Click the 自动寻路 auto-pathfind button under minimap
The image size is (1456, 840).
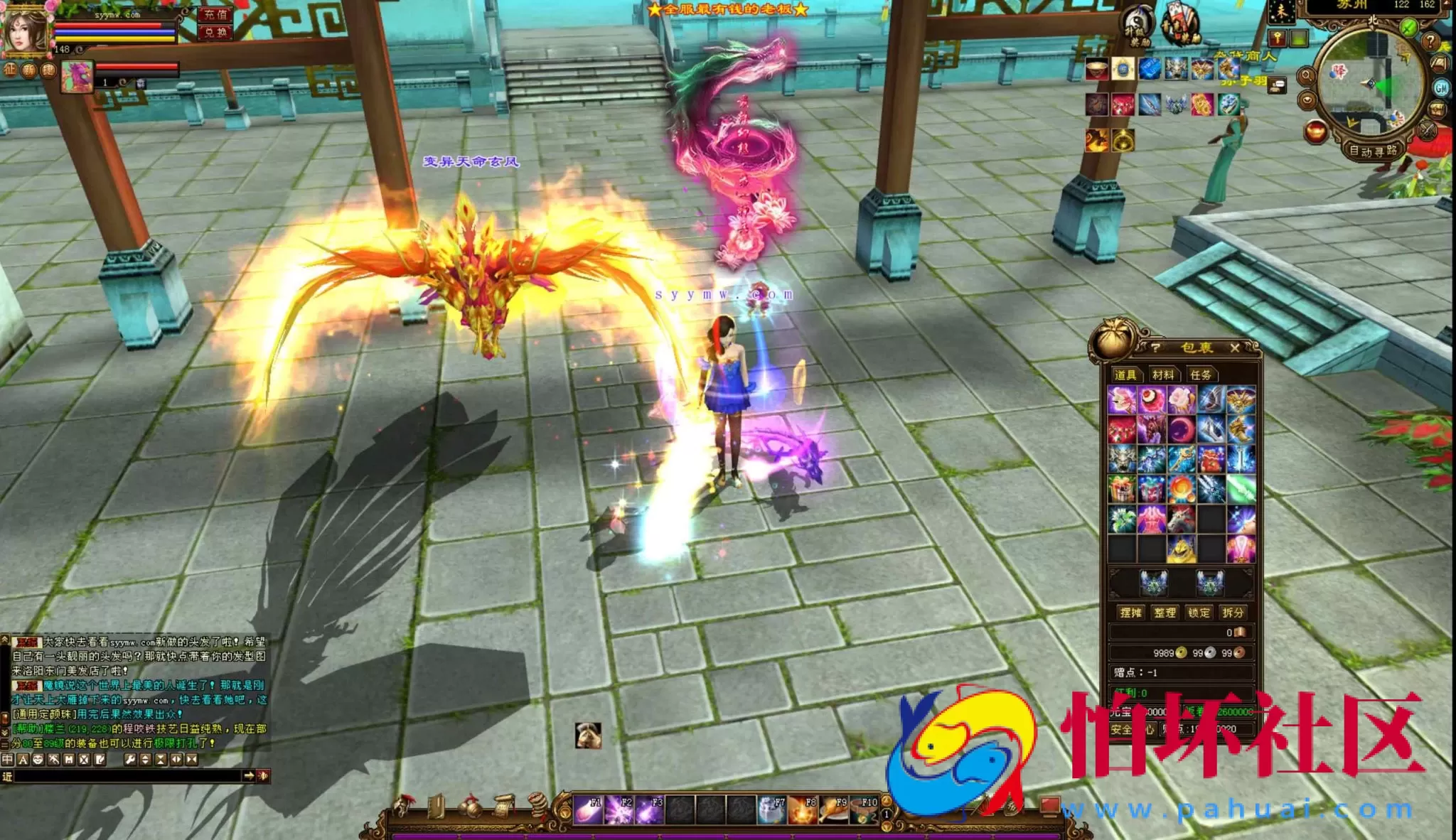click(1374, 151)
